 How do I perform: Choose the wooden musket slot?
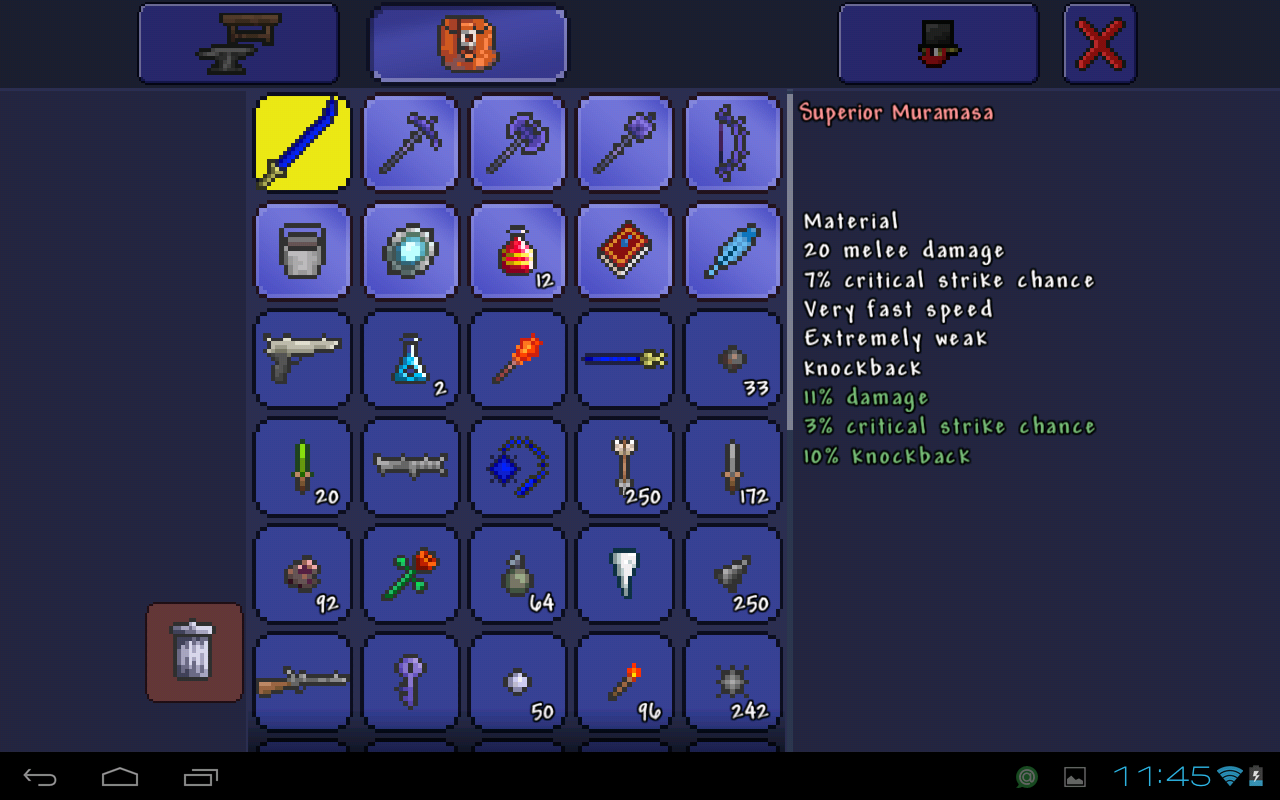302,682
